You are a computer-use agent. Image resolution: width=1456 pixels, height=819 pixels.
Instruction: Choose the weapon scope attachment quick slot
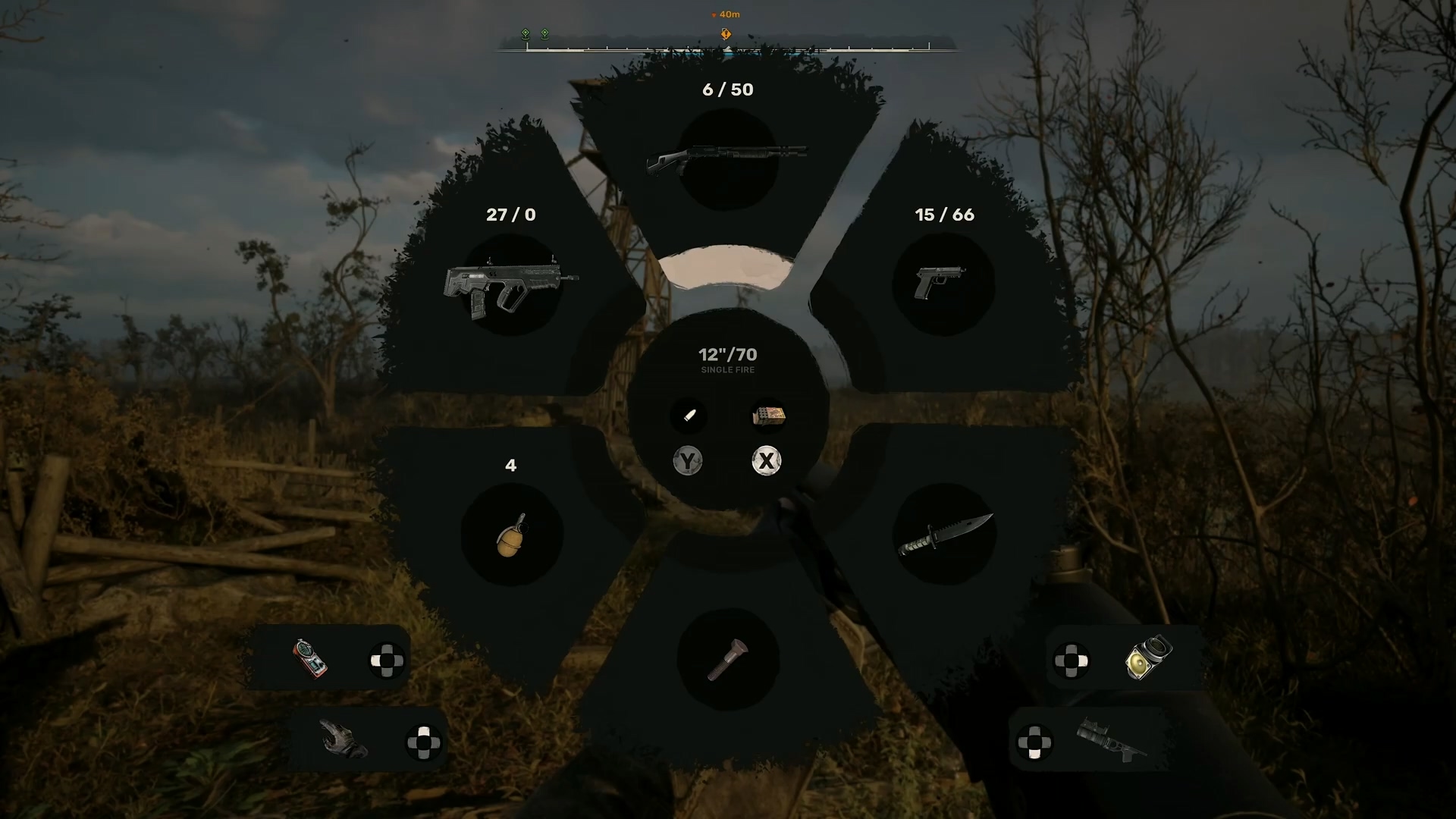coord(1111,739)
